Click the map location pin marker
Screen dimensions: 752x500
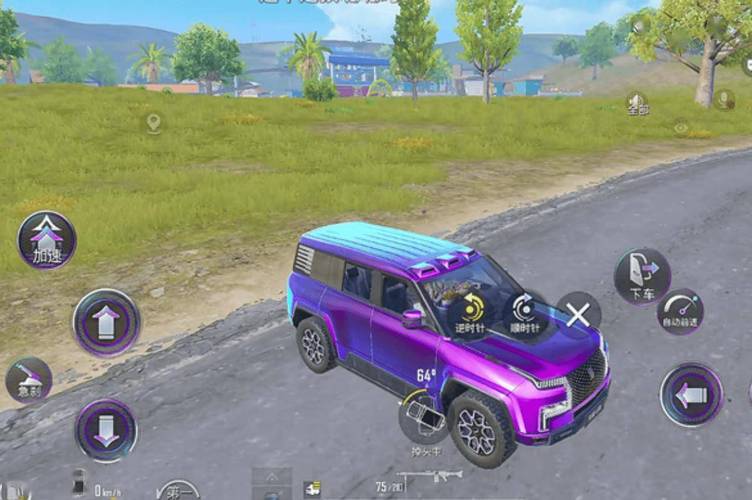(x=153, y=123)
